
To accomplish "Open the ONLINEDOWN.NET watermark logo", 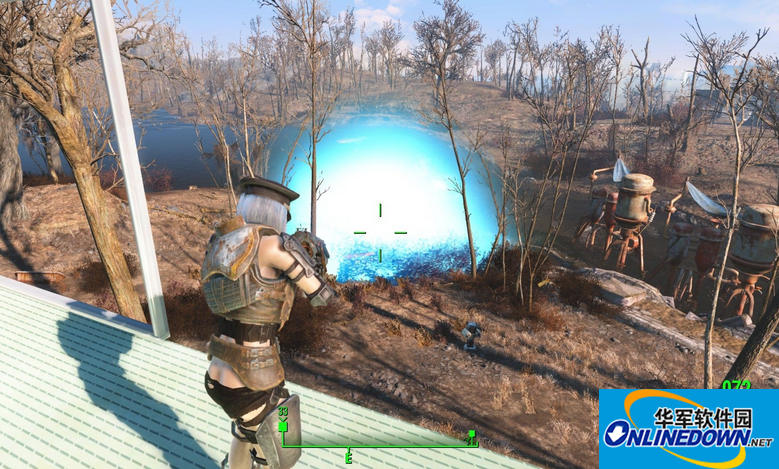I will coord(688,429).
